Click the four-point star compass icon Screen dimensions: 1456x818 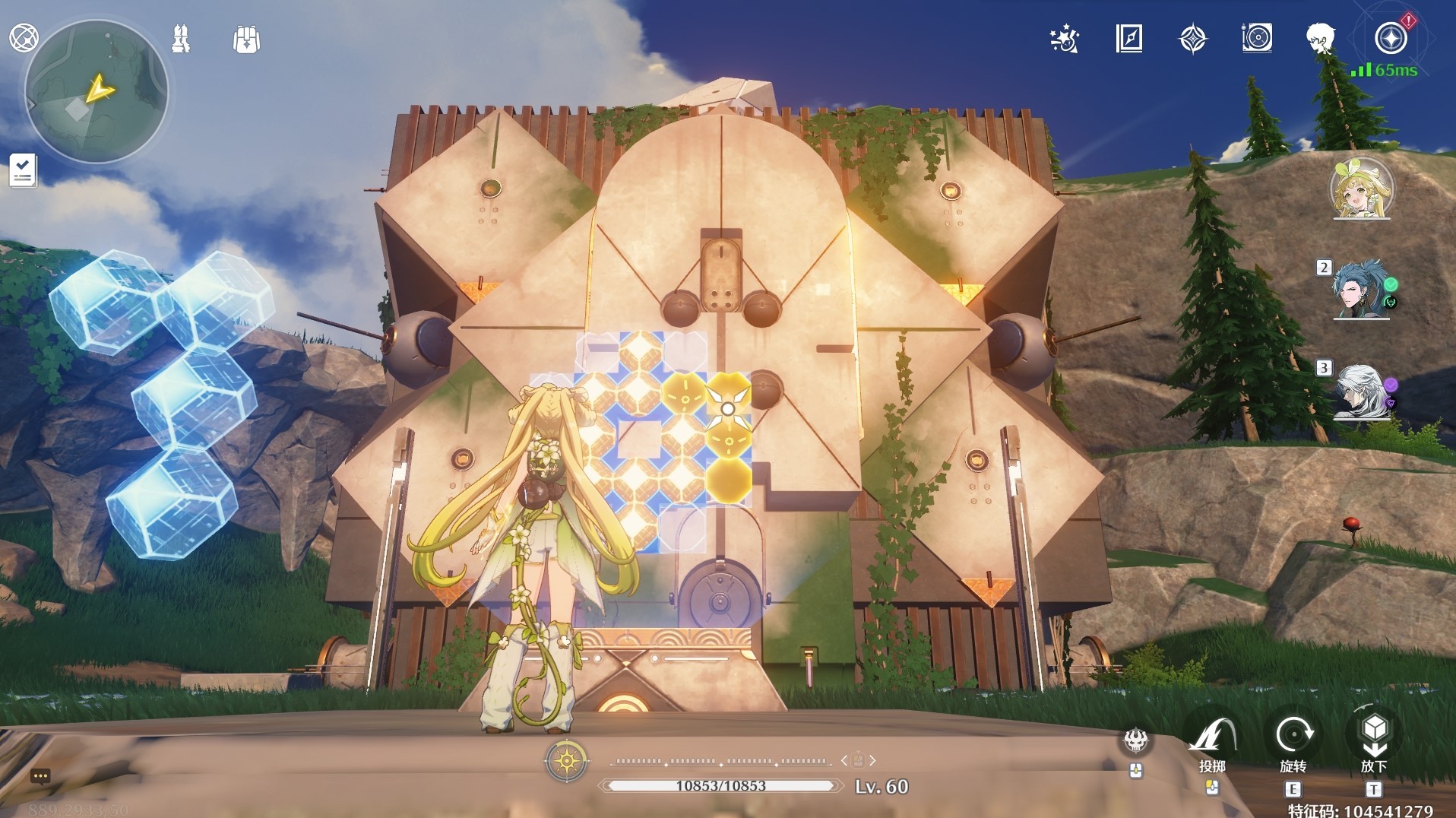pyautogui.click(x=1192, y=38)
